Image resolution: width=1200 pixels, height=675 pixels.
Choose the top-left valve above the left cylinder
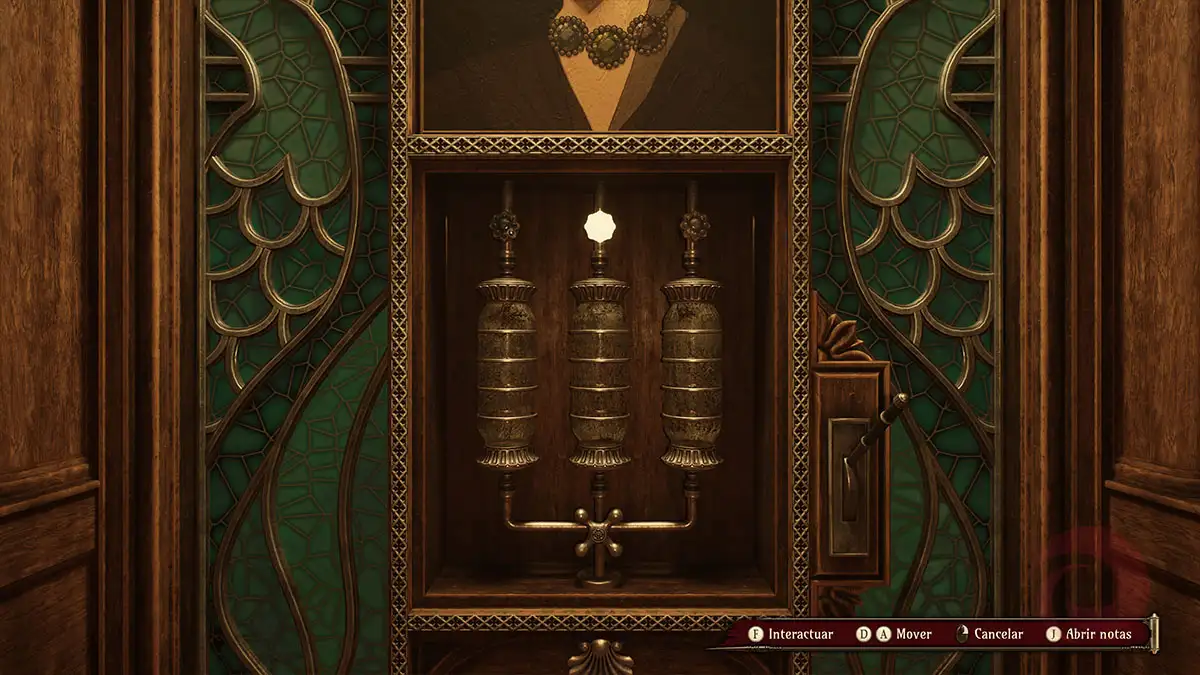[505, 226]
